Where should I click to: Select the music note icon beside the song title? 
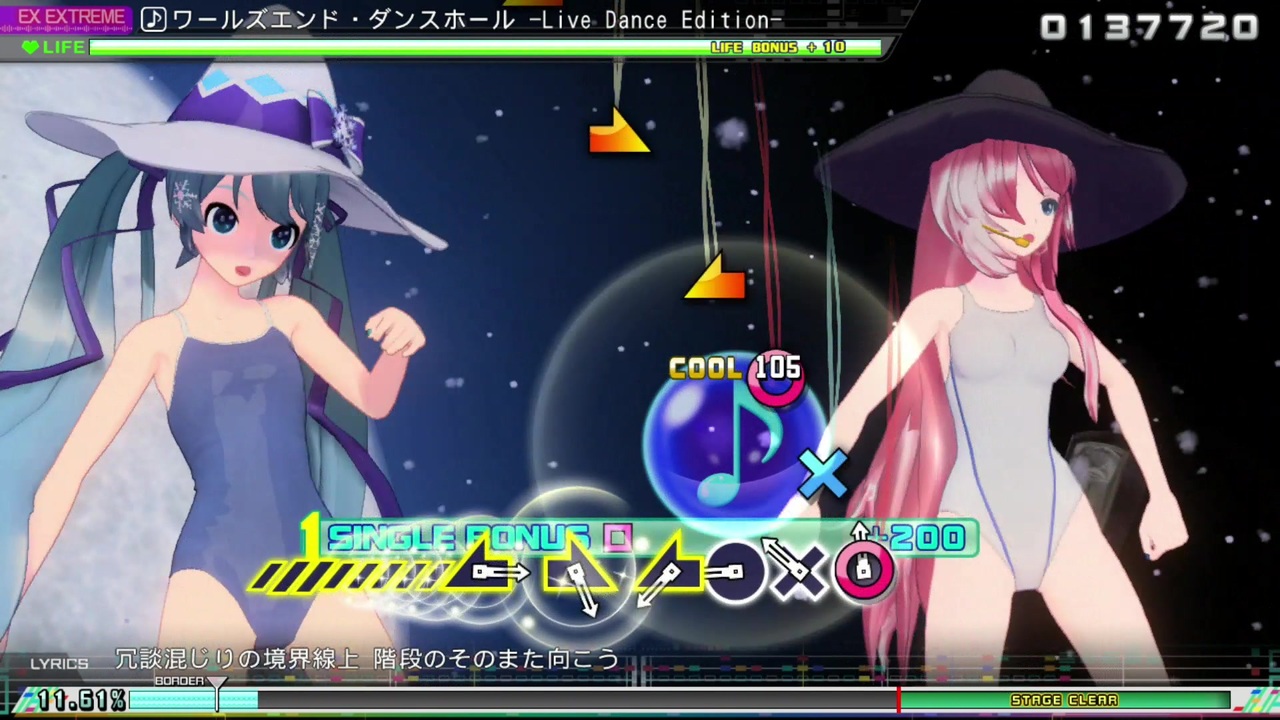click(152, 20)
